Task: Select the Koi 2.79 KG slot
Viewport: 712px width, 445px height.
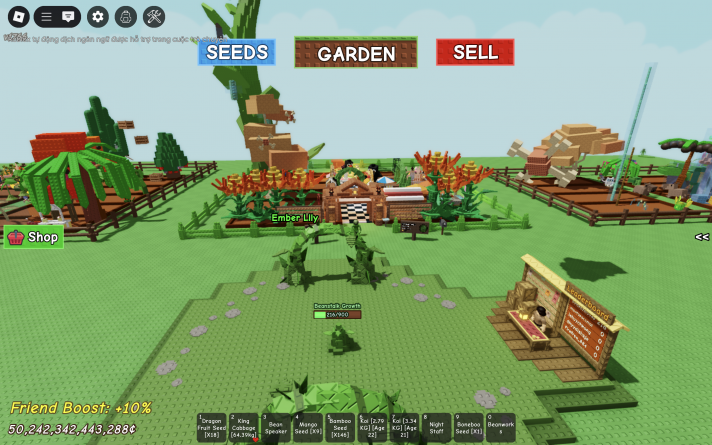Action: pos(372,427)
